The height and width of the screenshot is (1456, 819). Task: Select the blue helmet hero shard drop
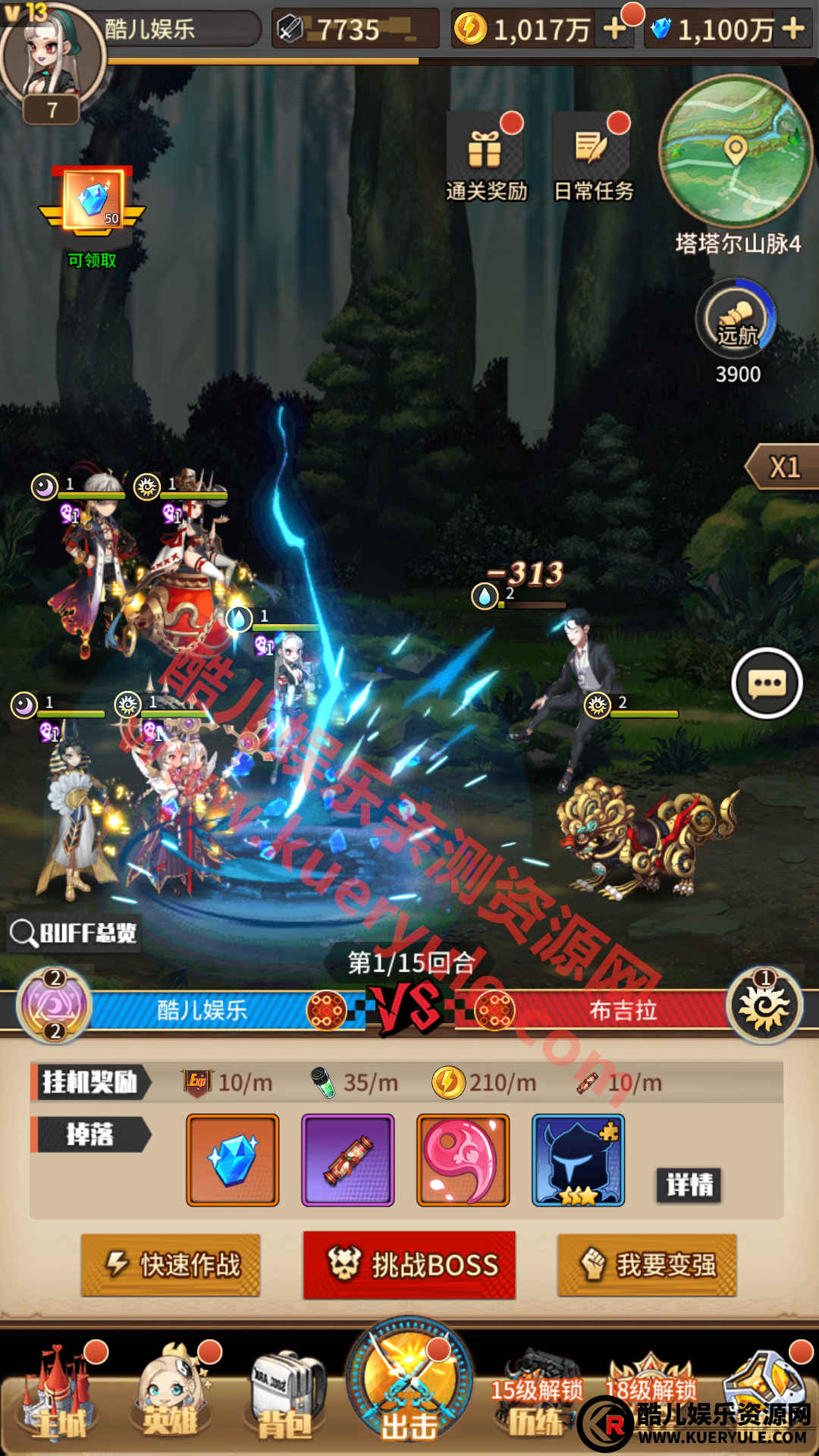[578, 1160]
